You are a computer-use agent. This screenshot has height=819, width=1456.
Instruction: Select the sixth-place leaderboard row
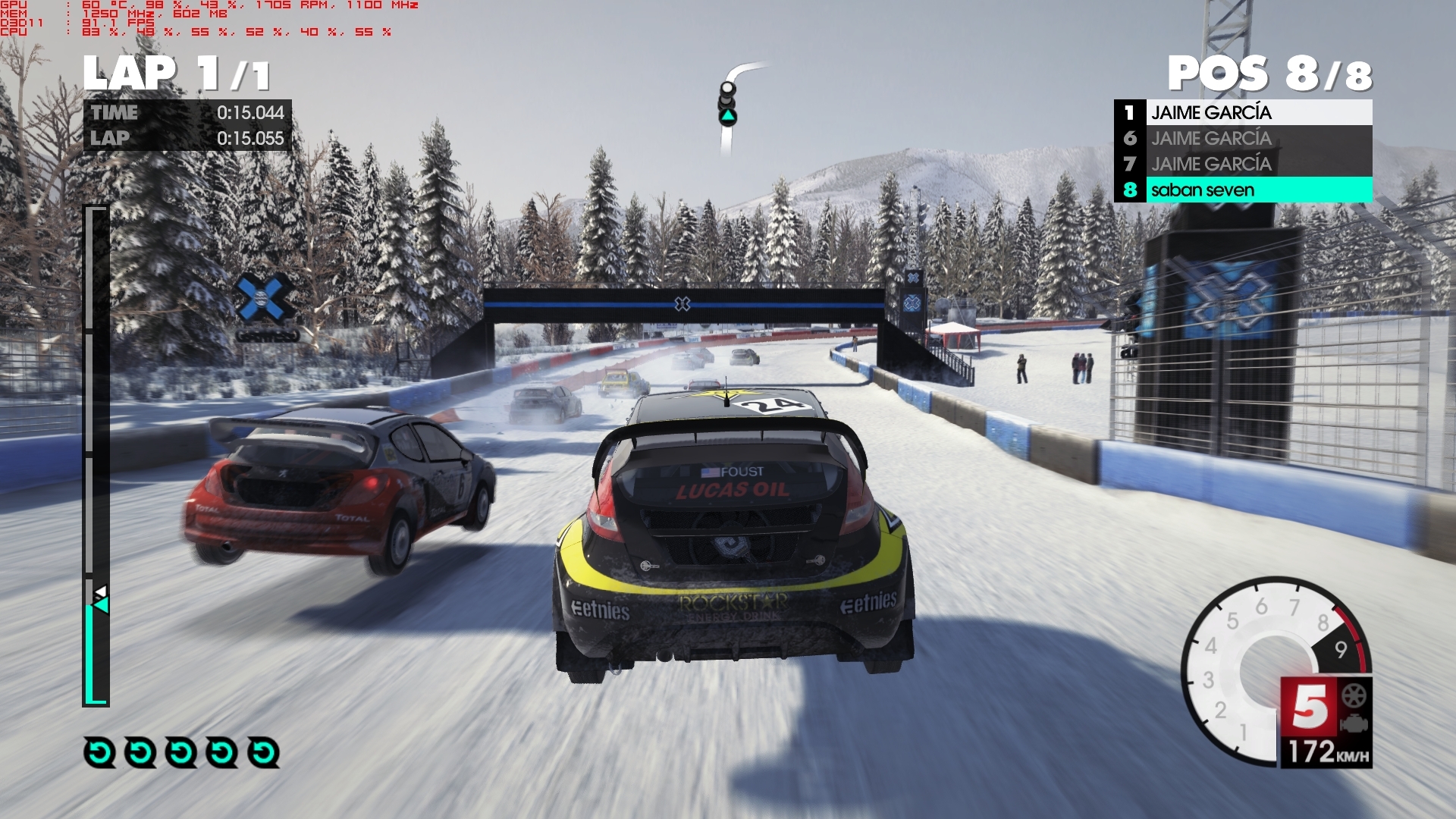[1244, 138]
